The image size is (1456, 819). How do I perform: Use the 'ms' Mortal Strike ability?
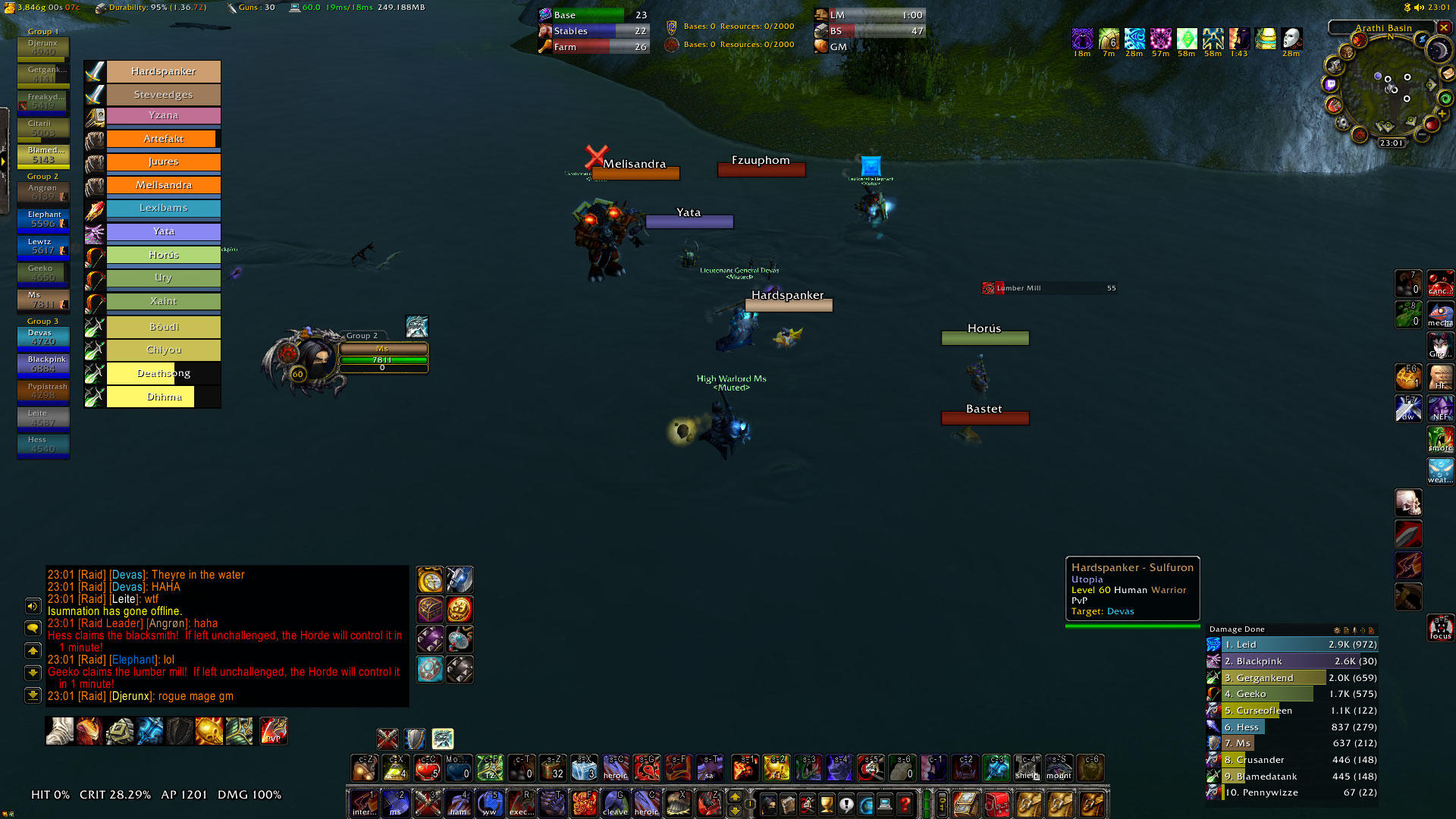pyautogui.click(x=395, y=802)
